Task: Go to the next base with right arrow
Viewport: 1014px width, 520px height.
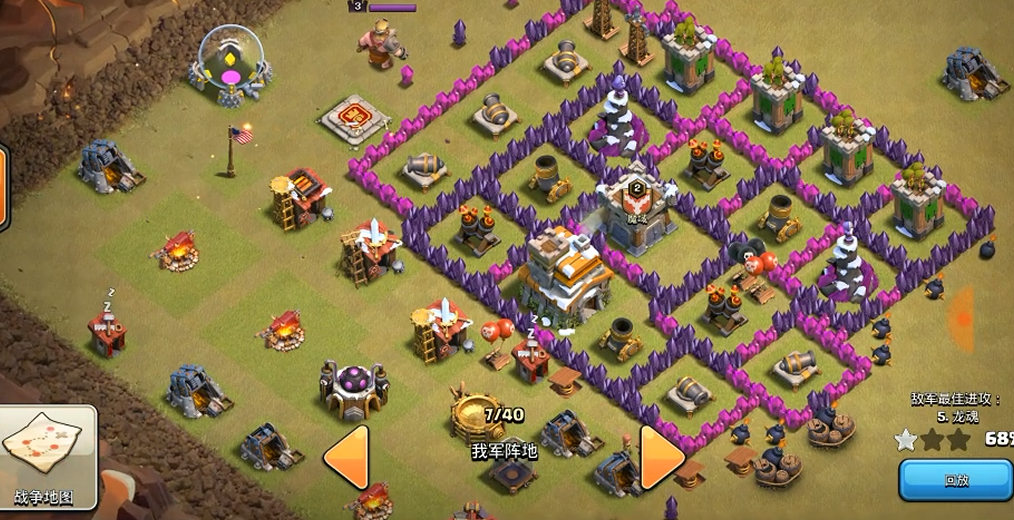Action: coord(660,457)
